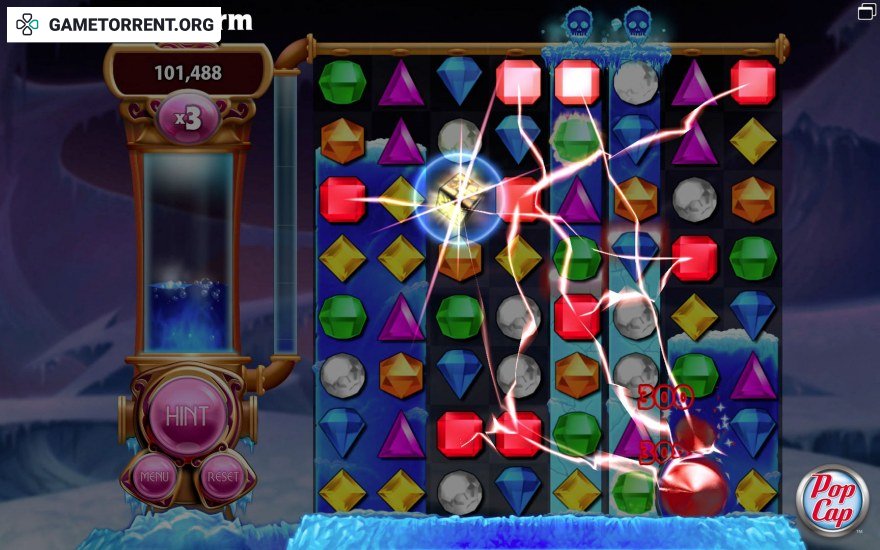Viewport: 880px width, 550px height.
Task: Open the MENU button
Action: pos(153,478)
